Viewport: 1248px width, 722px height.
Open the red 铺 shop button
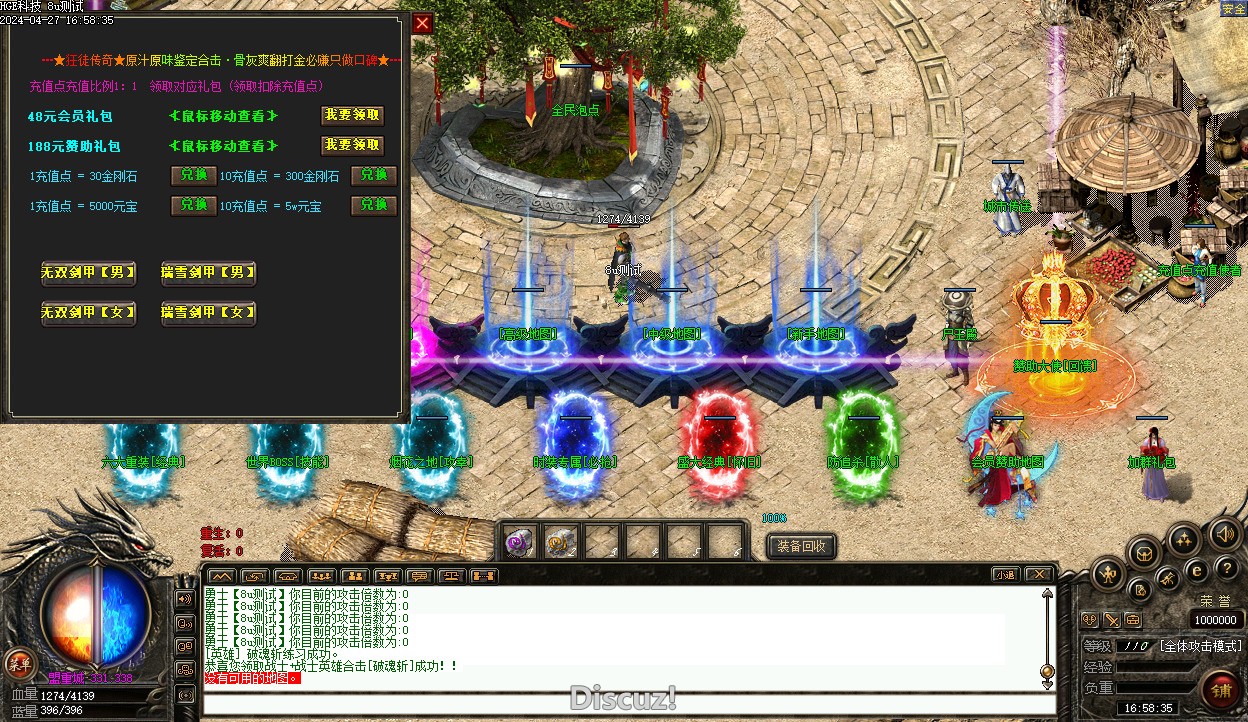click(x=1221, y=689)
